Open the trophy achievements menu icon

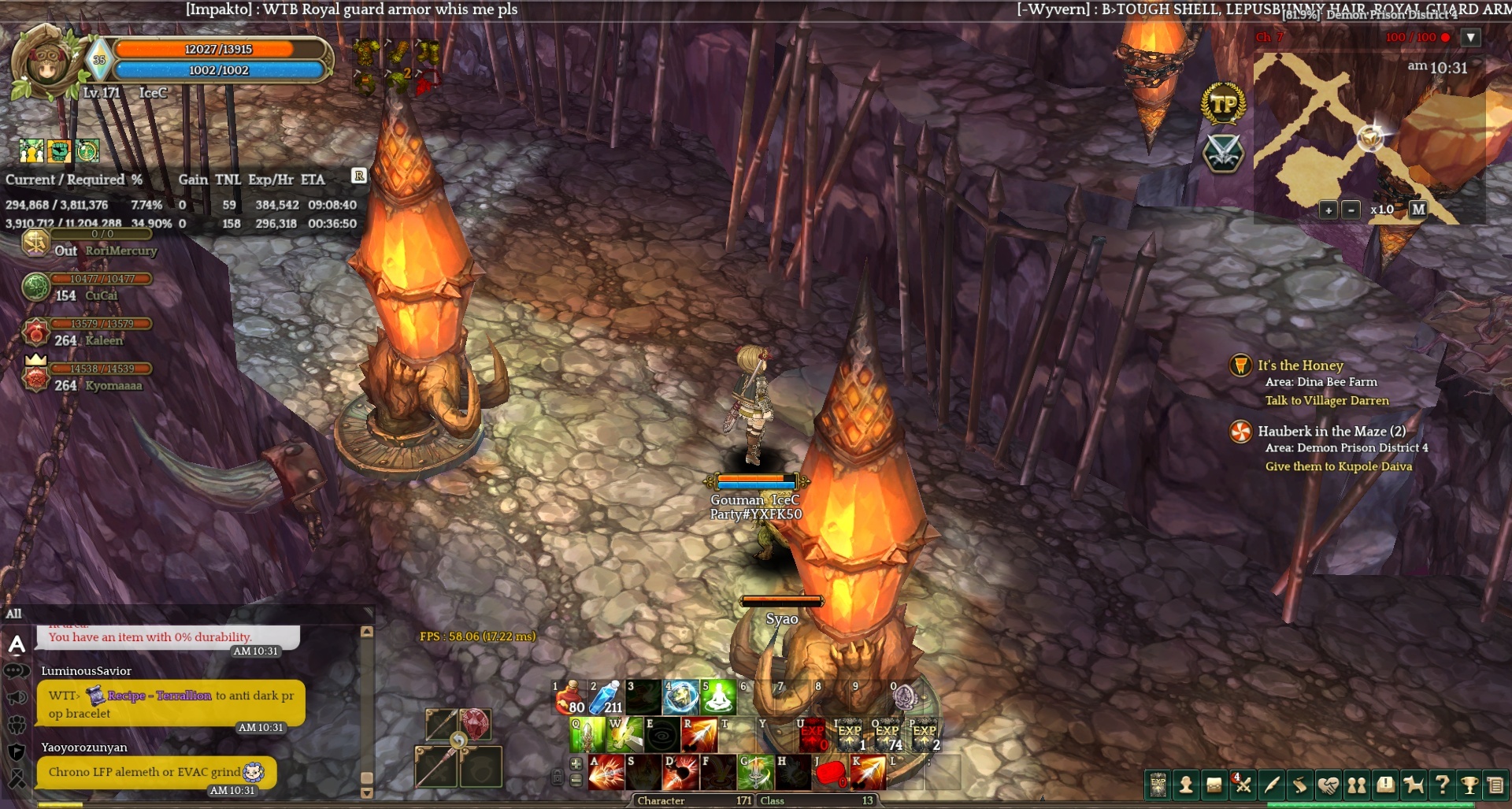point(1469,785)
